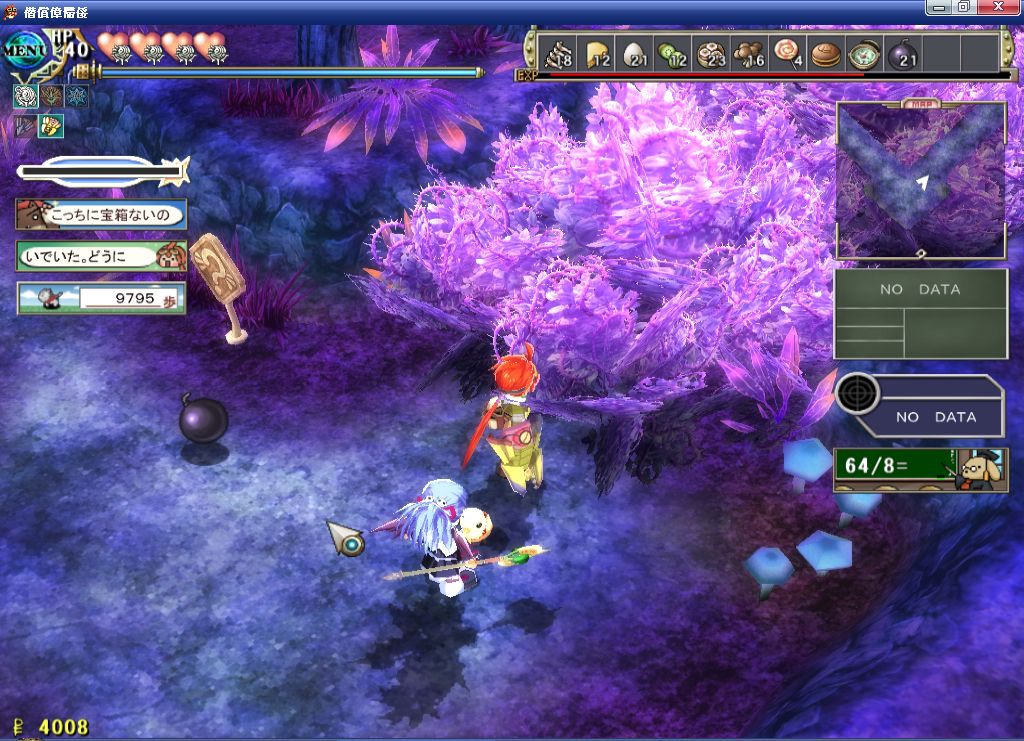Screen dimensions: 1024x741
Task: Pick the brown mushroom item slot
Action: (749, 52)
